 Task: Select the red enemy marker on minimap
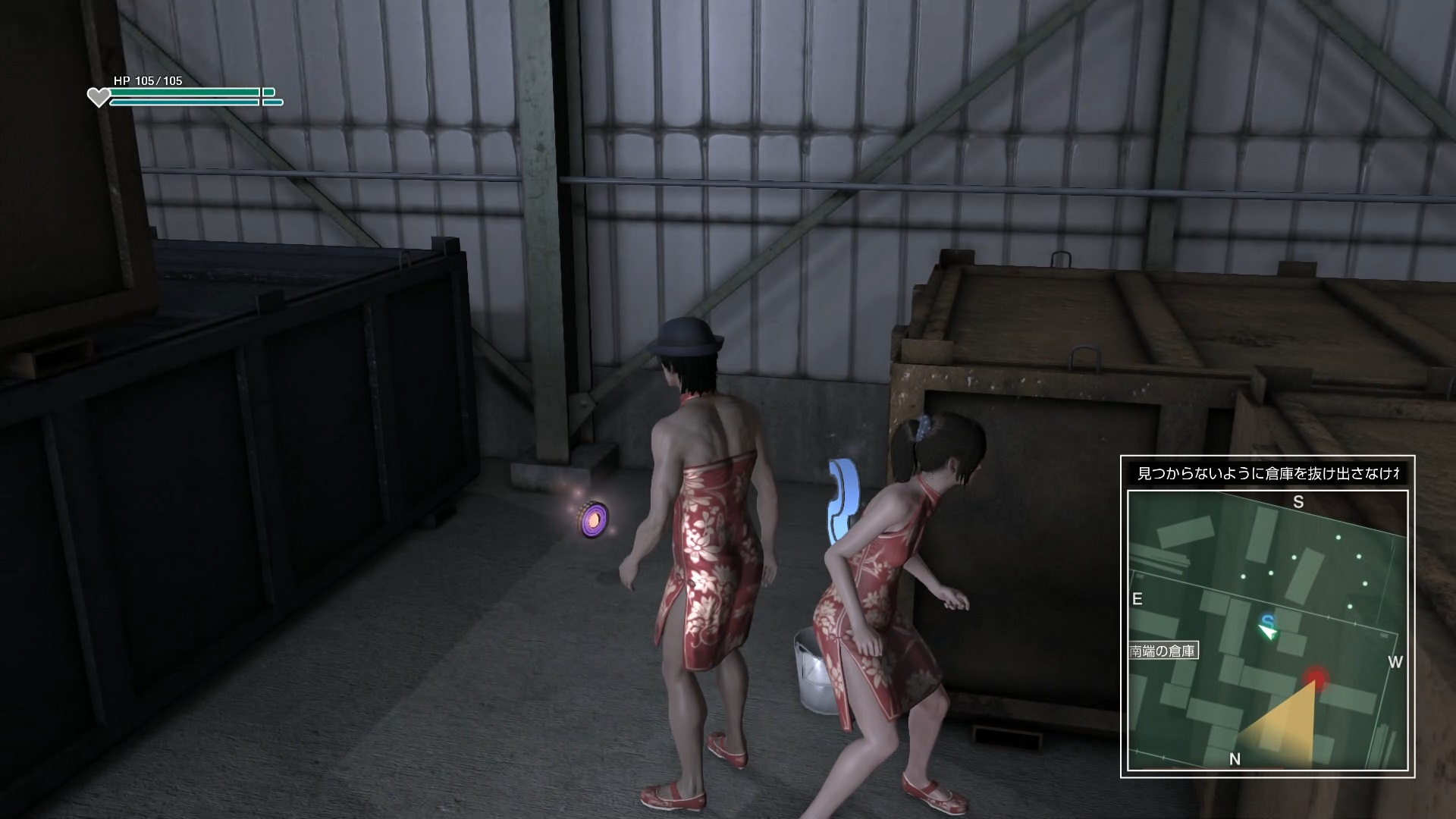click(1317, 676)
